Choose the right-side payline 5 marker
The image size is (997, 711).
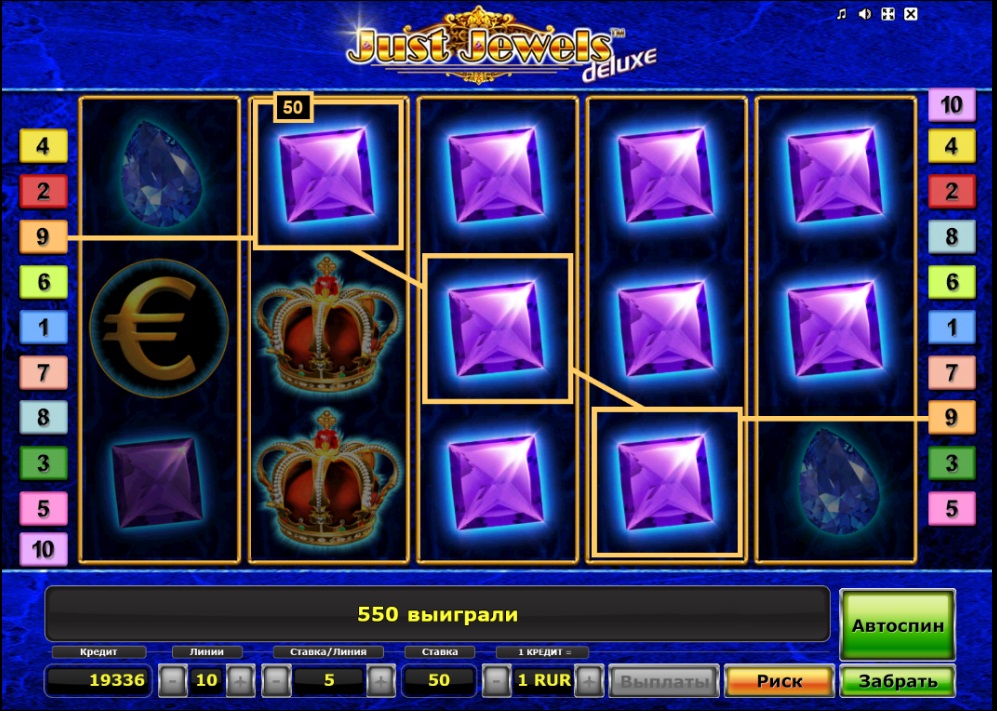coord(952,508)
